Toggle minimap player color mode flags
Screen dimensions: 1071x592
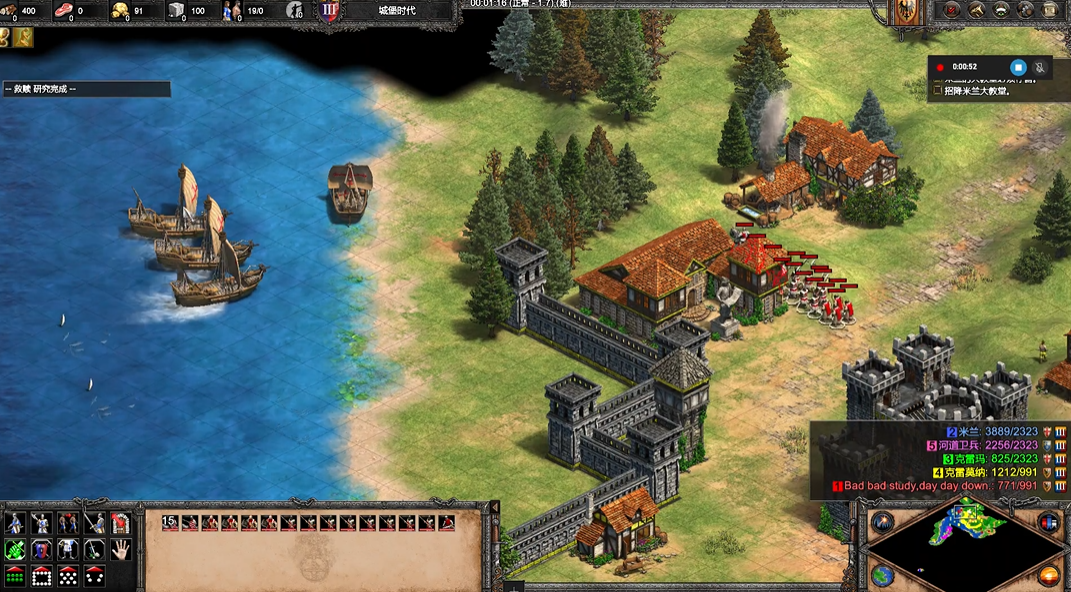[1048, 523]
